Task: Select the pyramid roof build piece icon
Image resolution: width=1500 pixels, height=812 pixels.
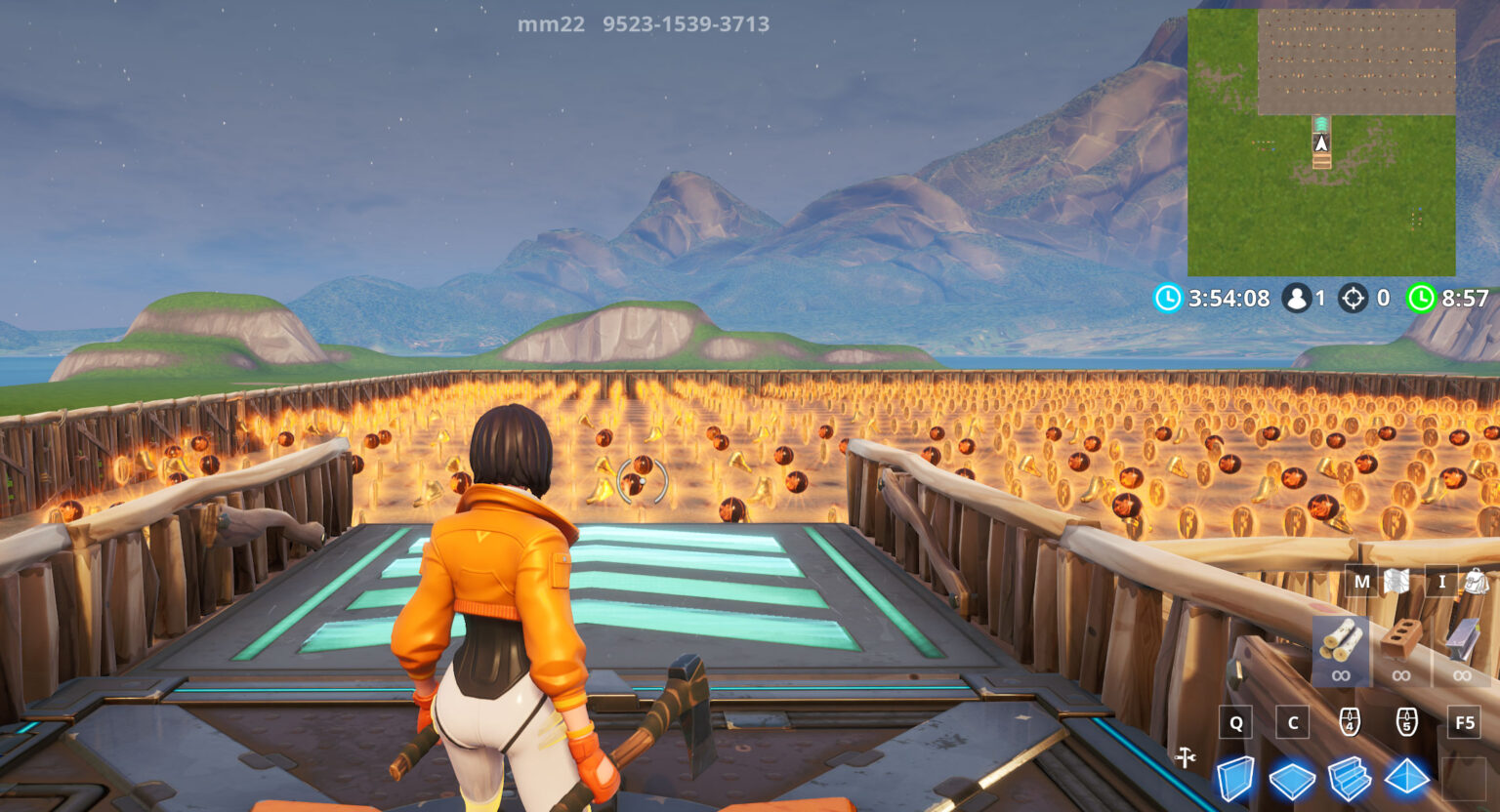Action: [x=1405, y=776]
